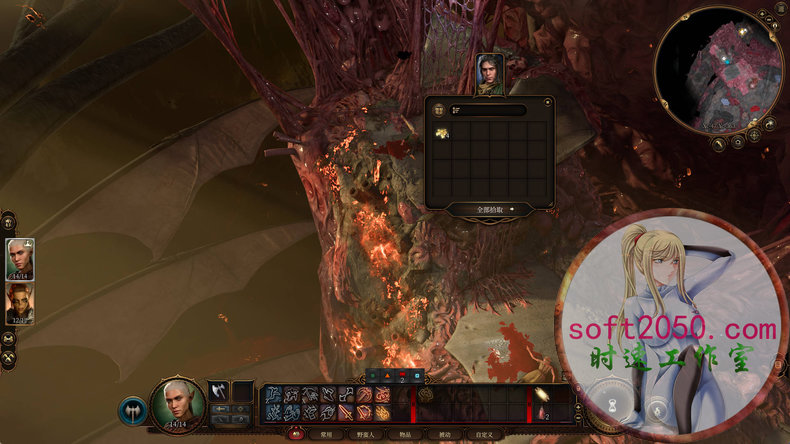Use the red potion item with count 2
790x444 pixels.
543,412
